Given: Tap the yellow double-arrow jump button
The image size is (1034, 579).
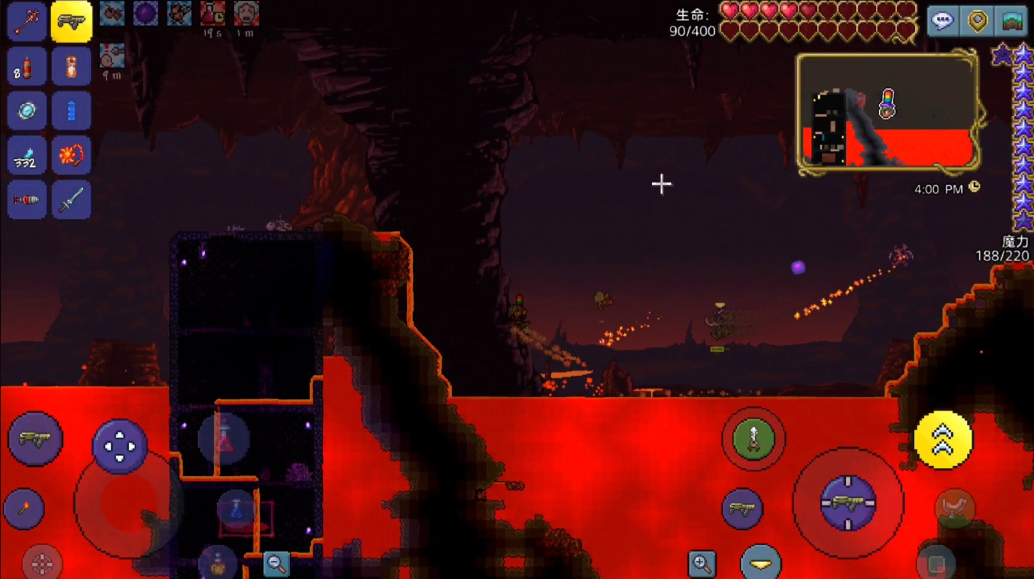Looking at the screenshot, I should tap(942, 439).
